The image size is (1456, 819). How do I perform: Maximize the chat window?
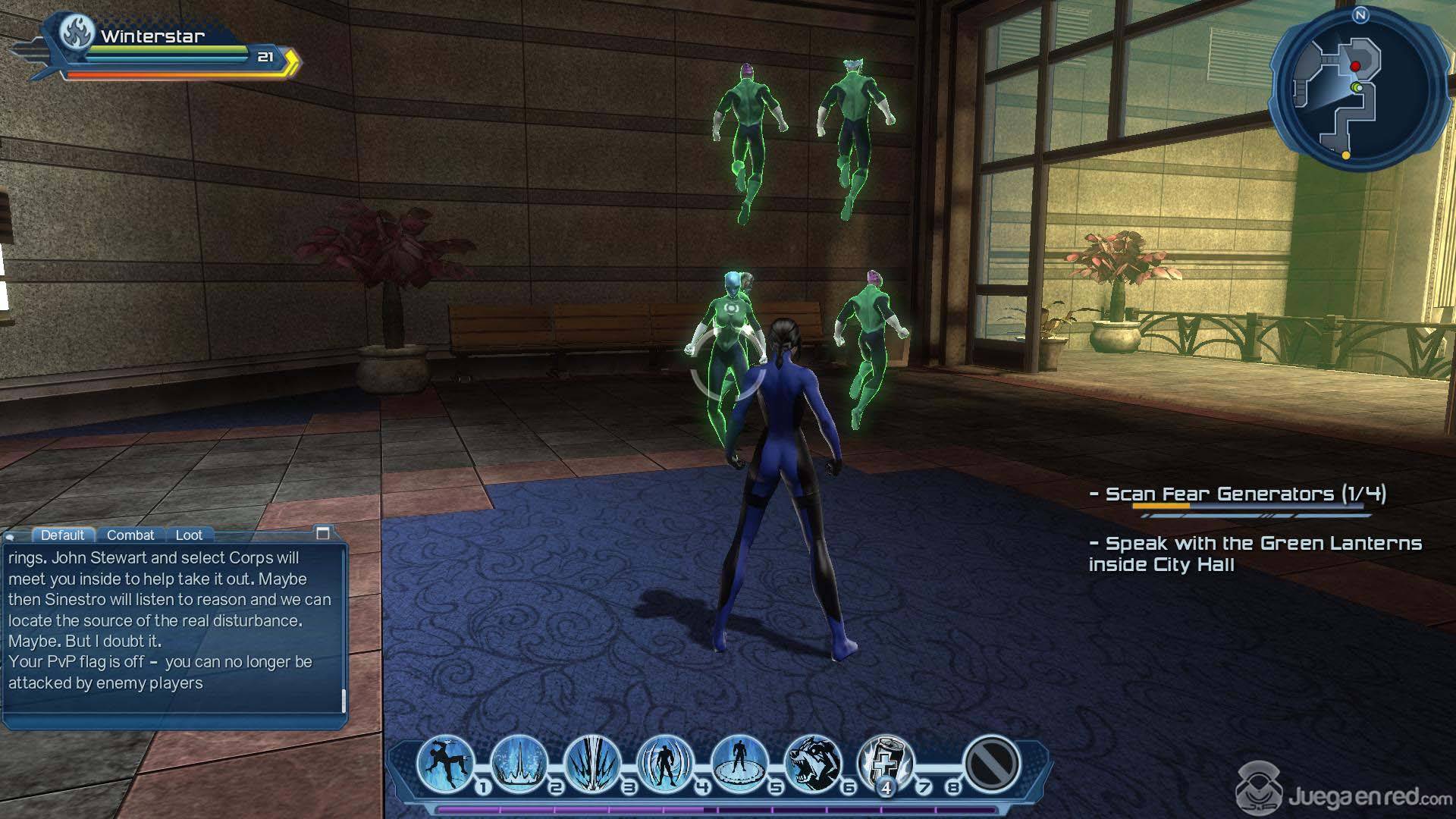[322, 533]
